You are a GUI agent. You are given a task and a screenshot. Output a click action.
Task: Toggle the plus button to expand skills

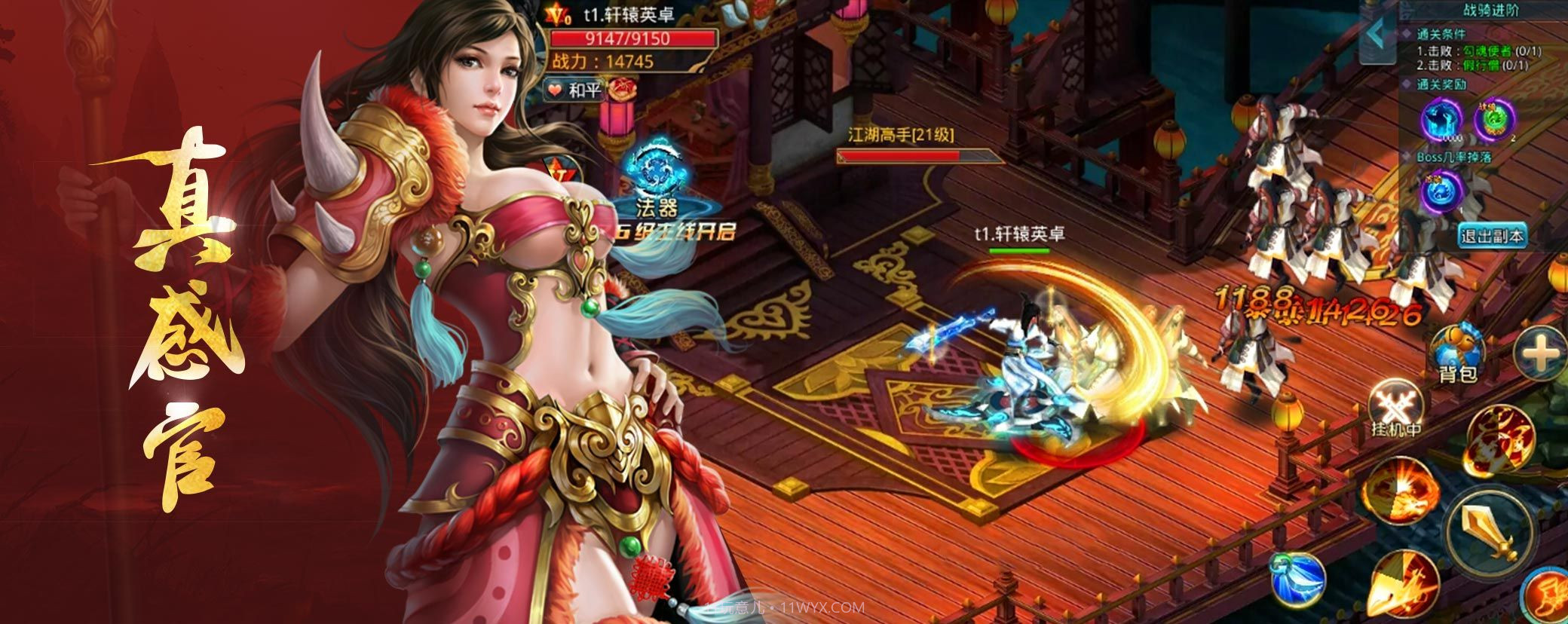1539,354
